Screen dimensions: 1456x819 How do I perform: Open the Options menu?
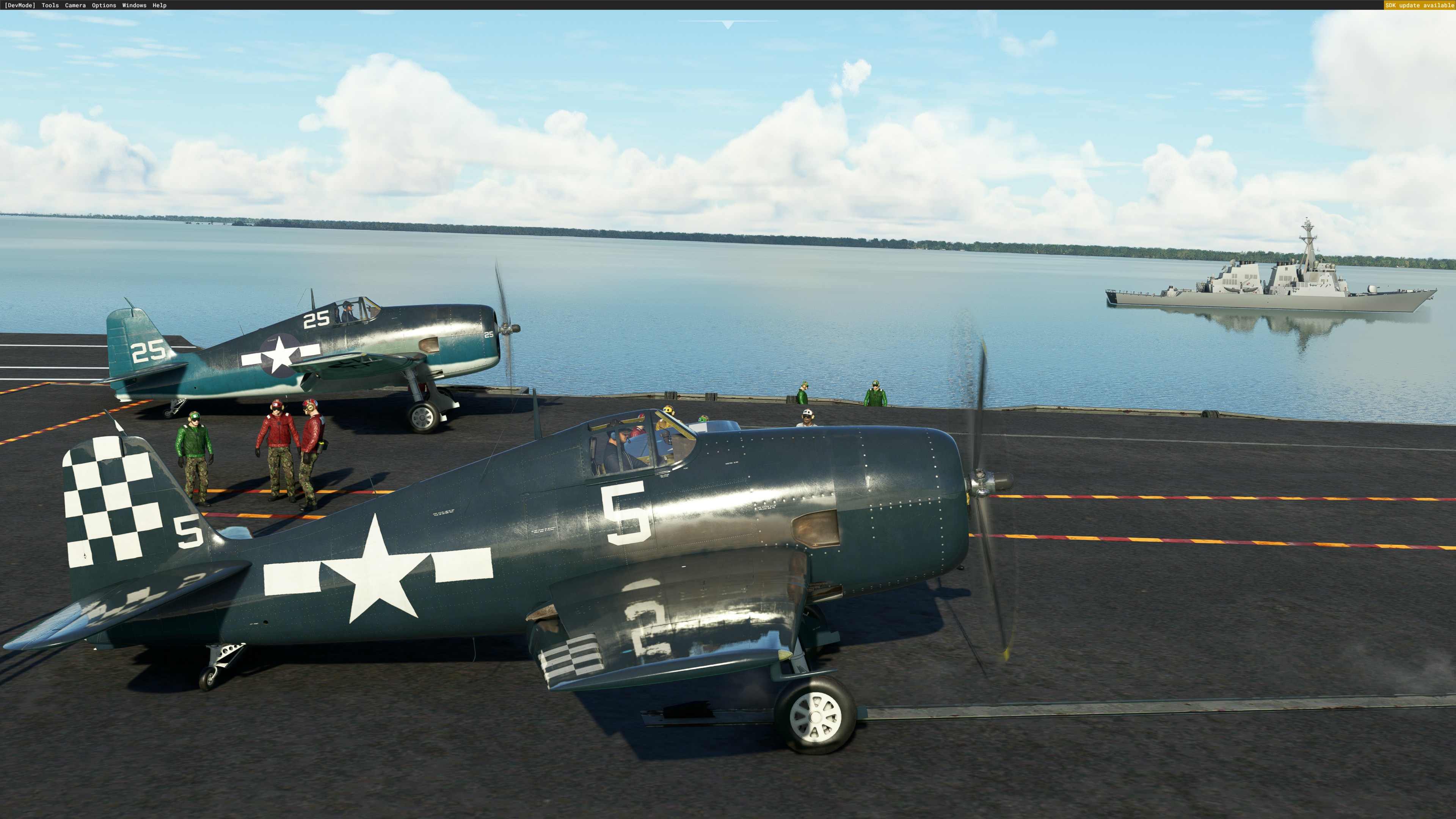coord(104,5)
